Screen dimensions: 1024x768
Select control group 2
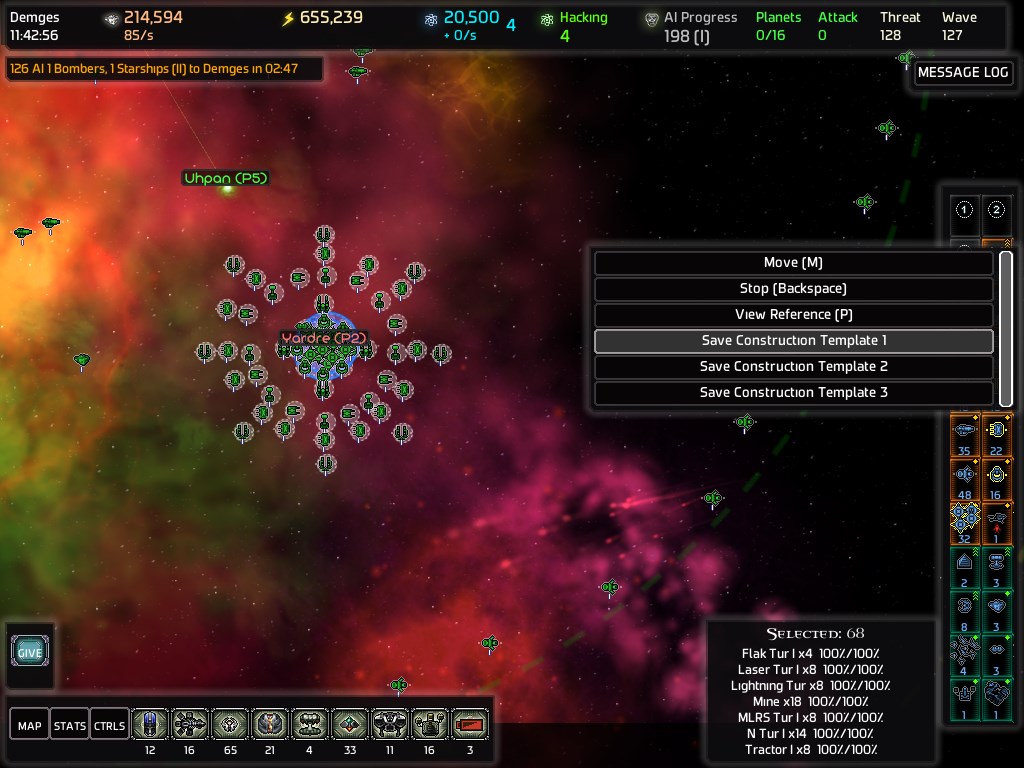pos(997,210)
